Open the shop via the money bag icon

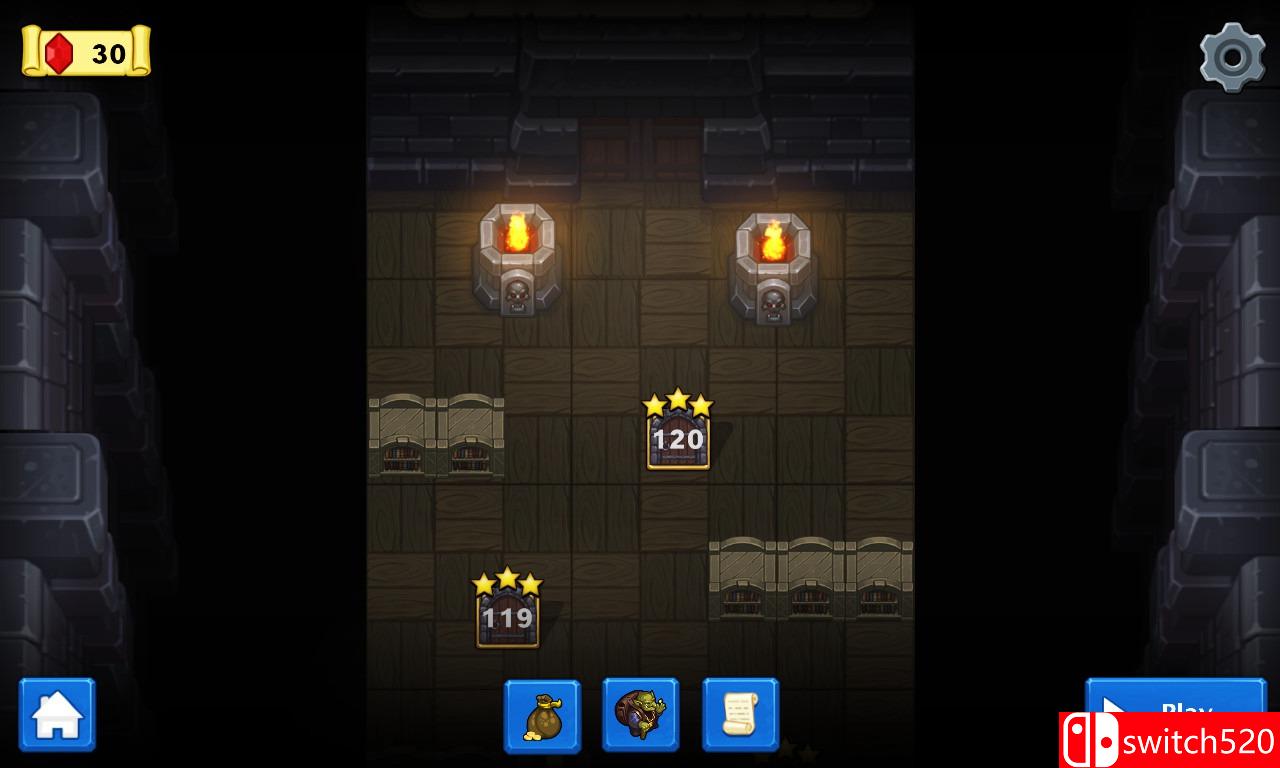point(542,714)
